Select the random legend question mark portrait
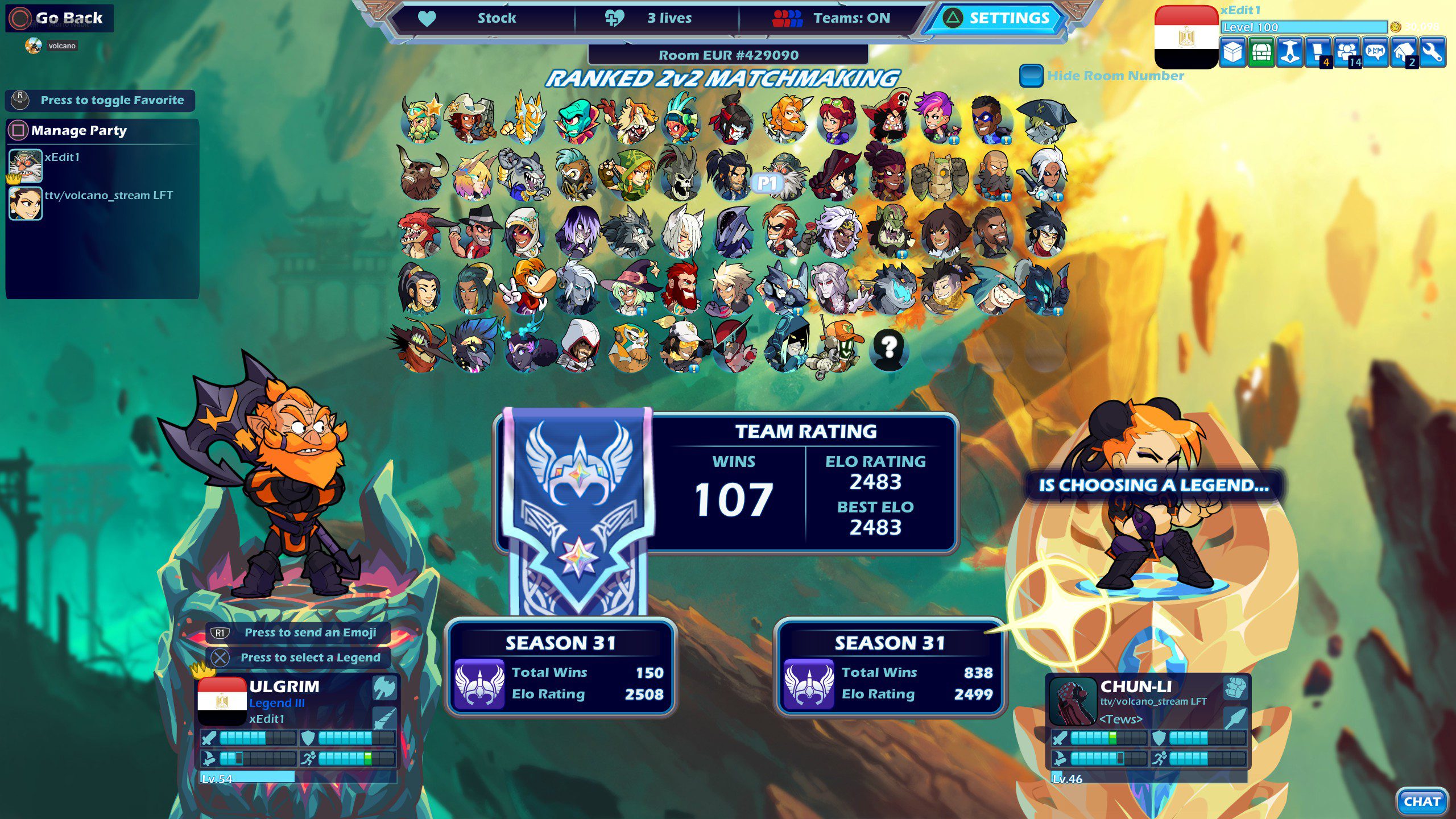1456x819 pixels. tap(888, 347)
